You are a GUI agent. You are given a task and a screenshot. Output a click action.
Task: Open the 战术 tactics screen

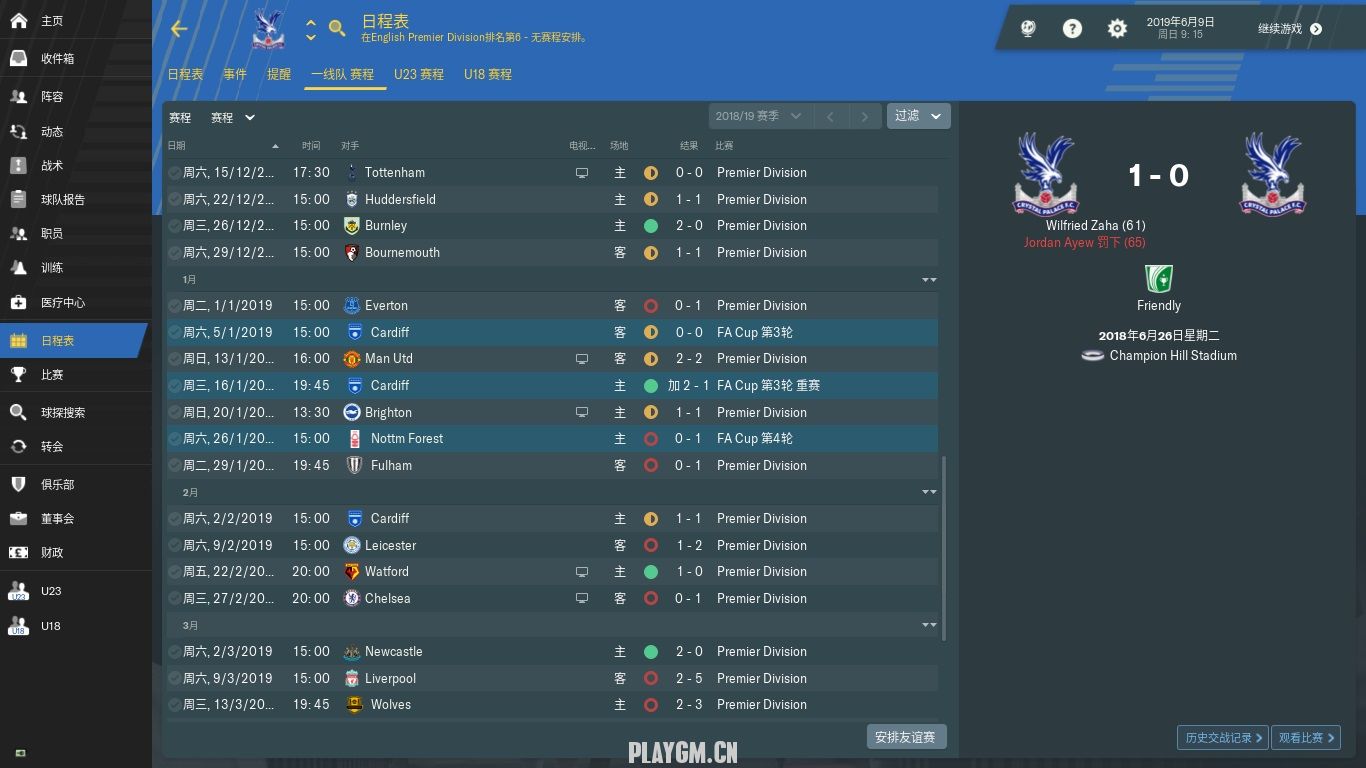point(52,166)
